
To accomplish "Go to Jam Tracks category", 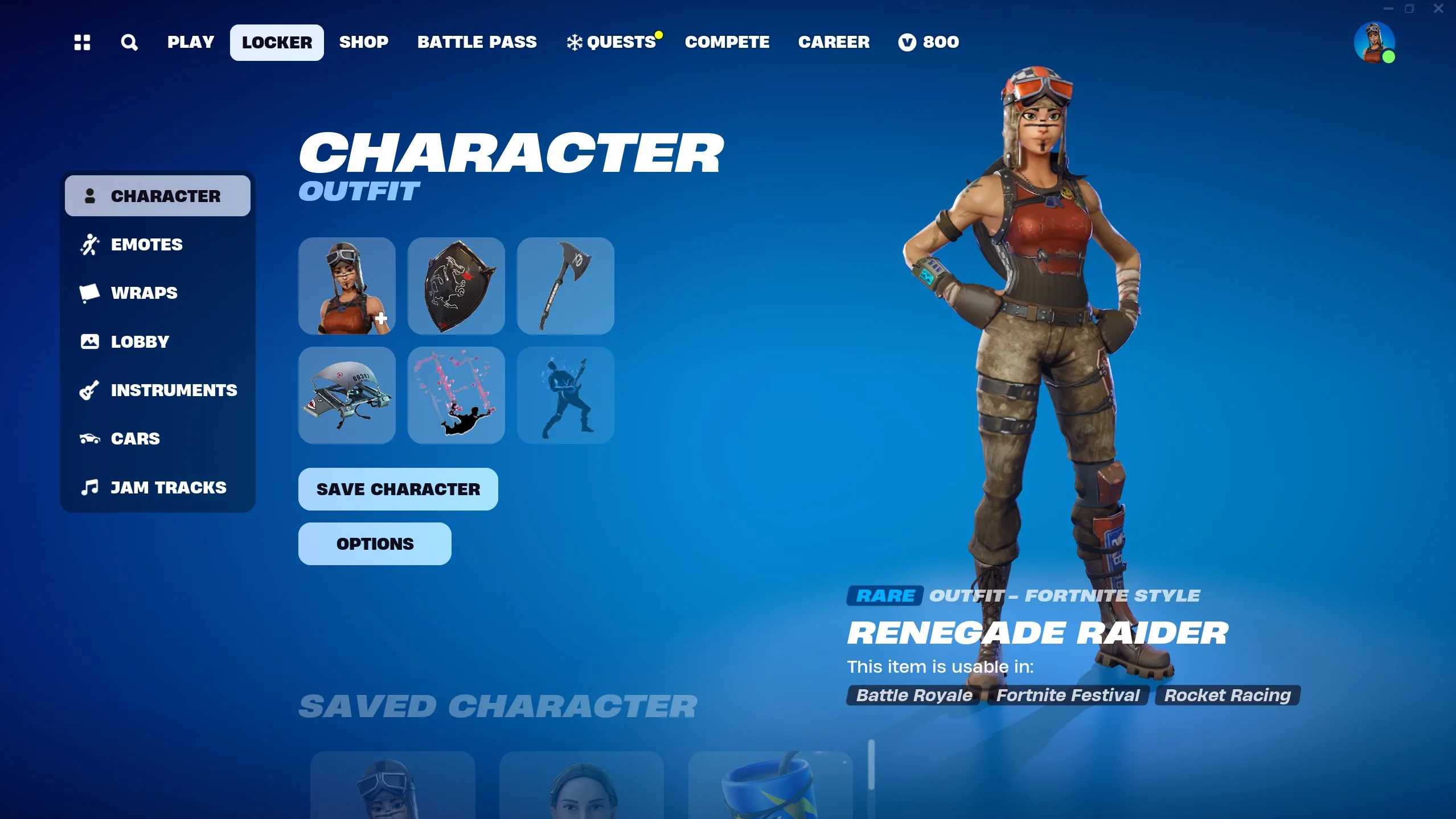I will [168, 488].
